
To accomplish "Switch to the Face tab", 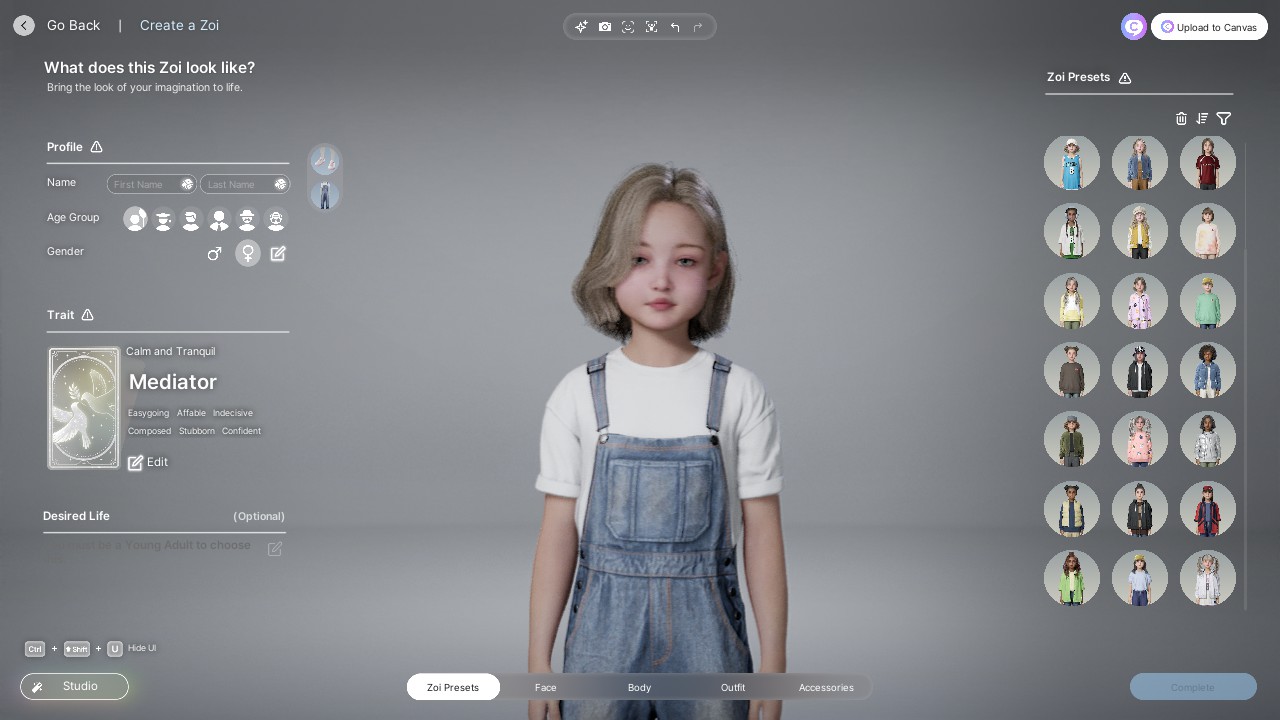I will pyautogui.click(x=546, y=688).
